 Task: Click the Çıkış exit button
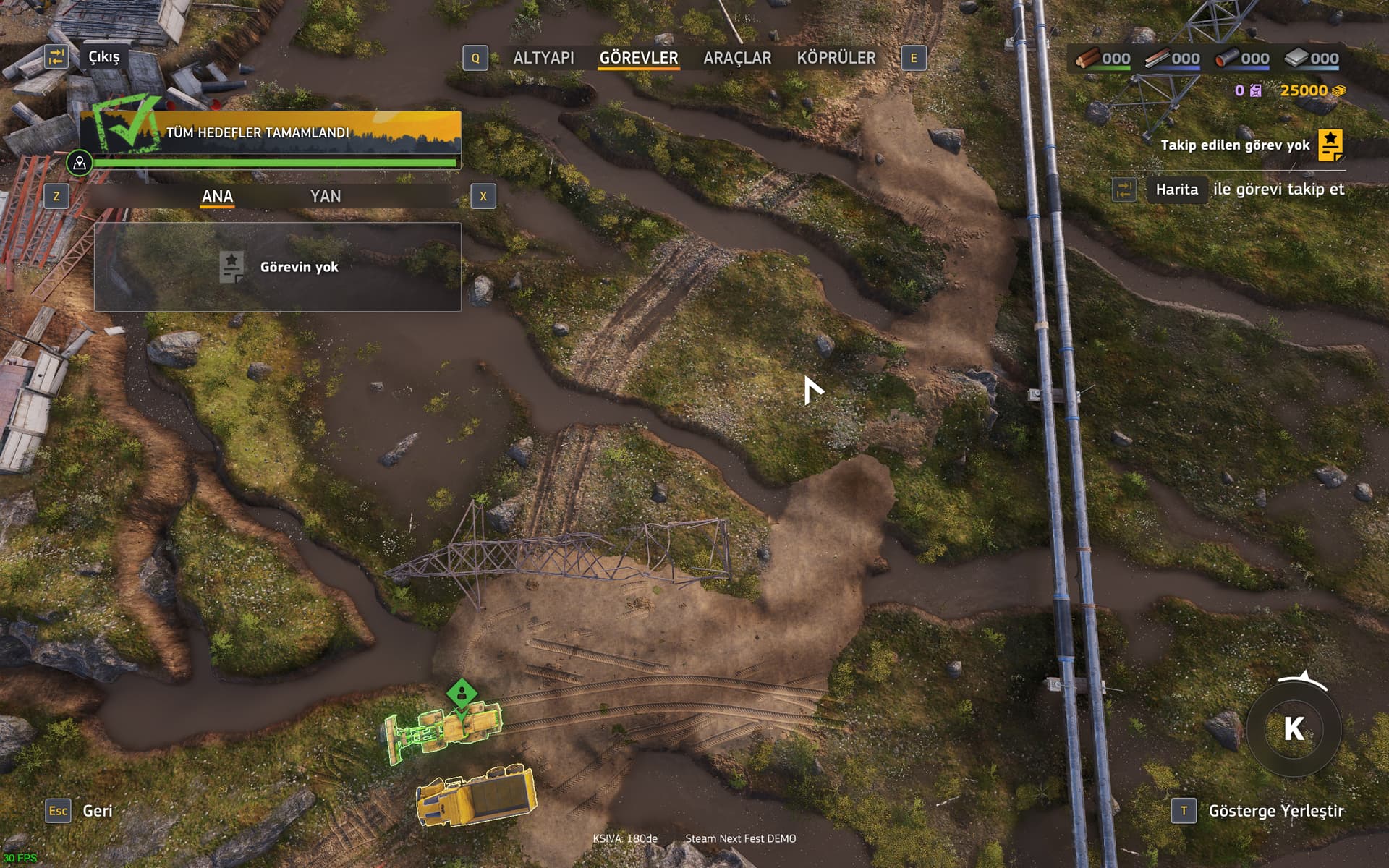[103, 57]
